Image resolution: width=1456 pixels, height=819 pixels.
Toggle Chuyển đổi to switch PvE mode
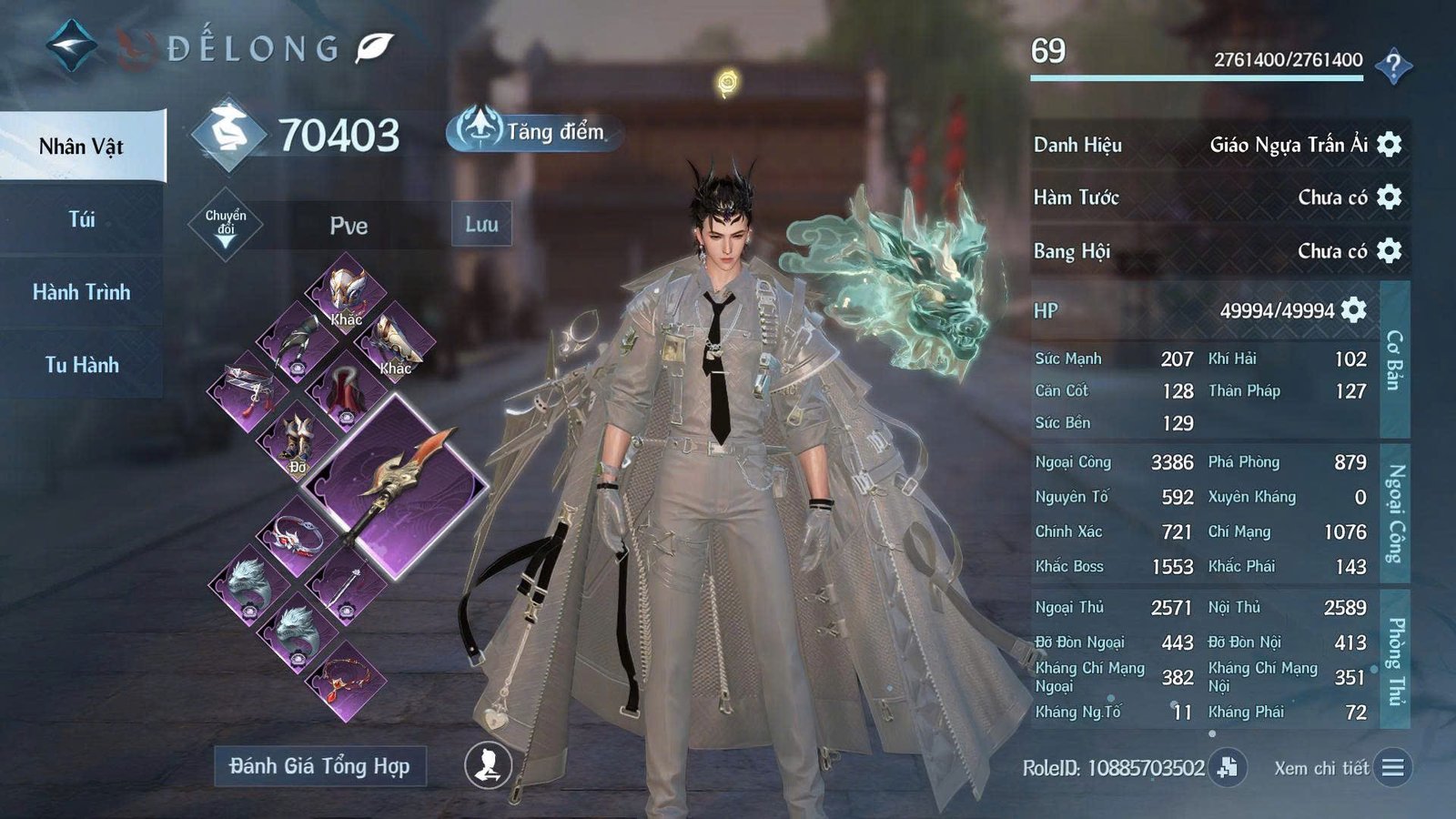[227, 222]
